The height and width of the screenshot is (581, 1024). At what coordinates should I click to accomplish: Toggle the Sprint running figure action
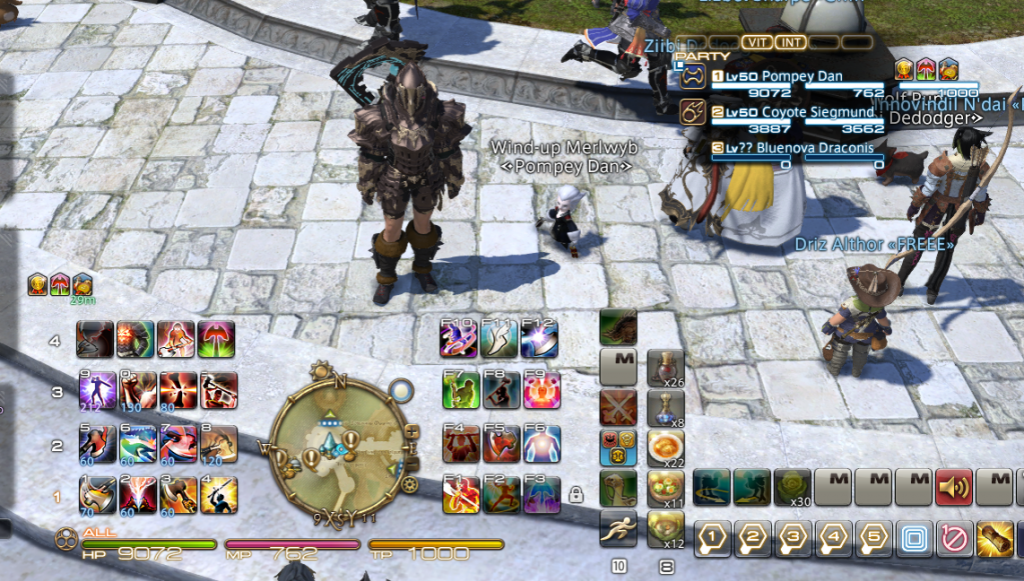tap(618, 529)
